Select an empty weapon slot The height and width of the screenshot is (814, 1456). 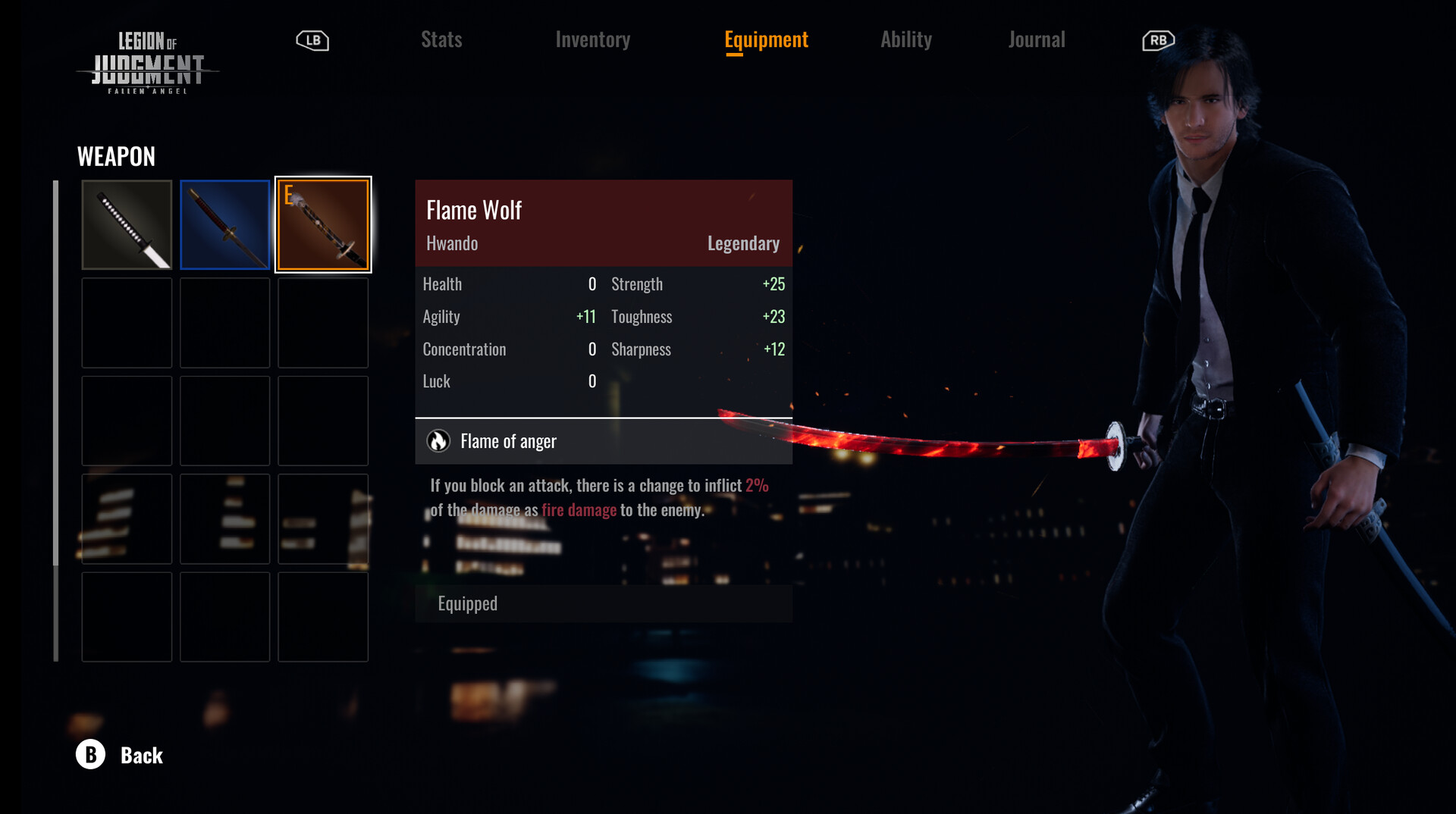[x=126, y=322]
